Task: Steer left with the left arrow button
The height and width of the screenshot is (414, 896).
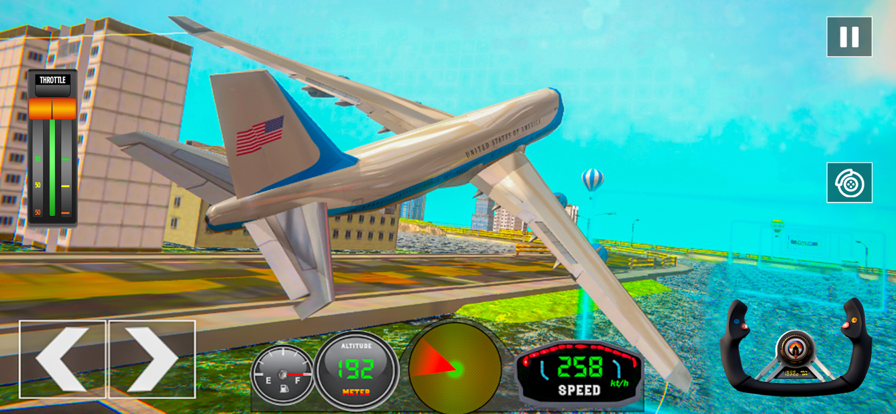Action: point(61,359)
